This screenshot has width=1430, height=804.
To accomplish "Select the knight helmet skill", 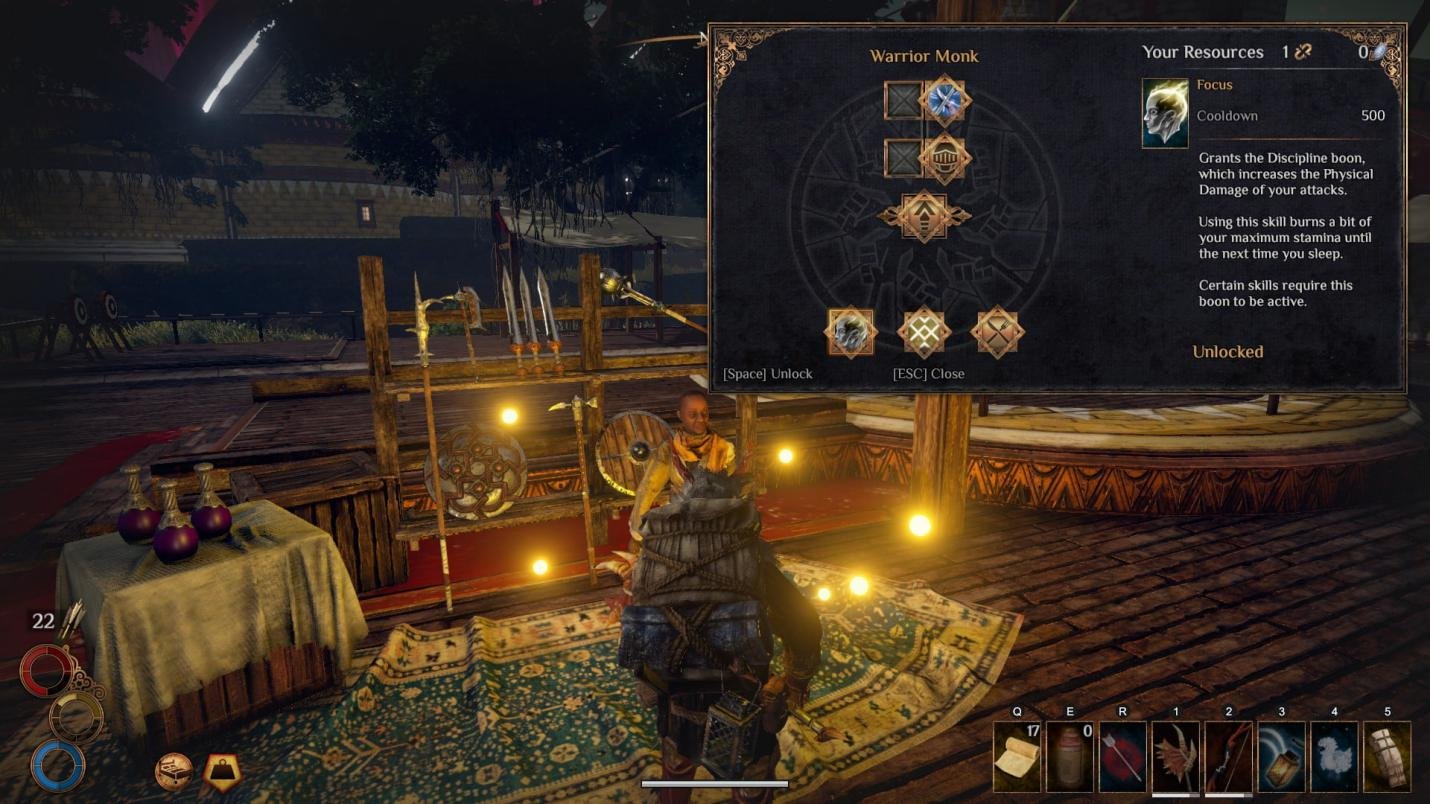I will click(x=944, y=159).
